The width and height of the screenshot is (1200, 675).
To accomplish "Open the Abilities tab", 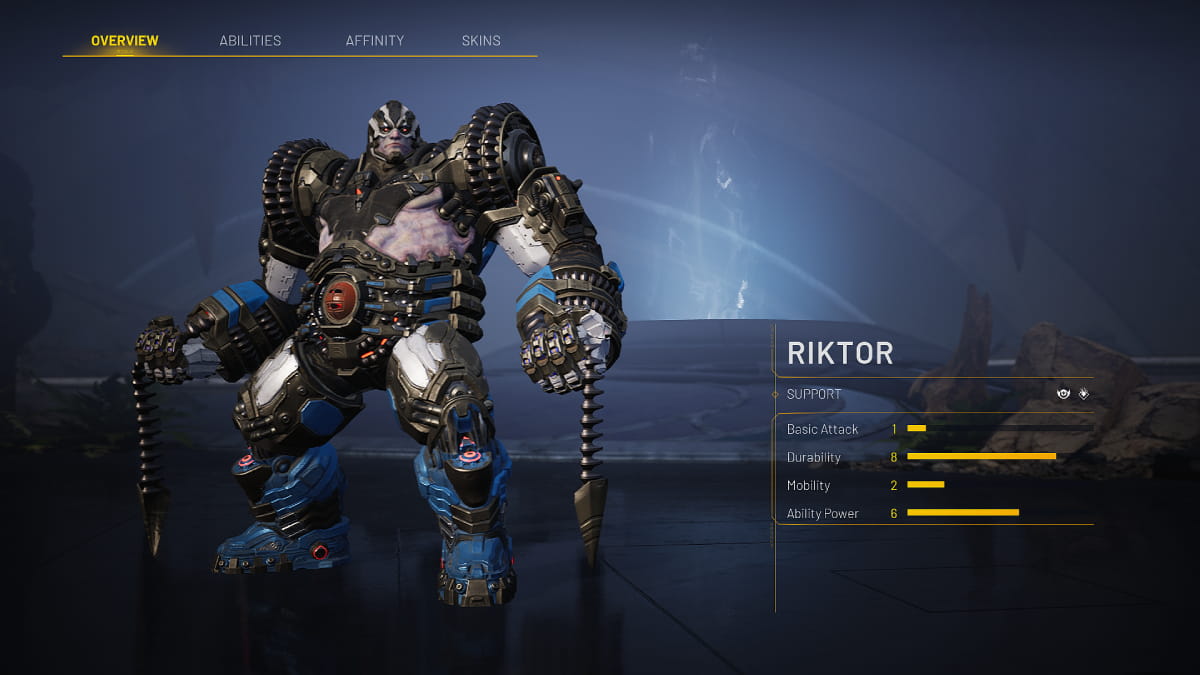I will coord(250,41).
